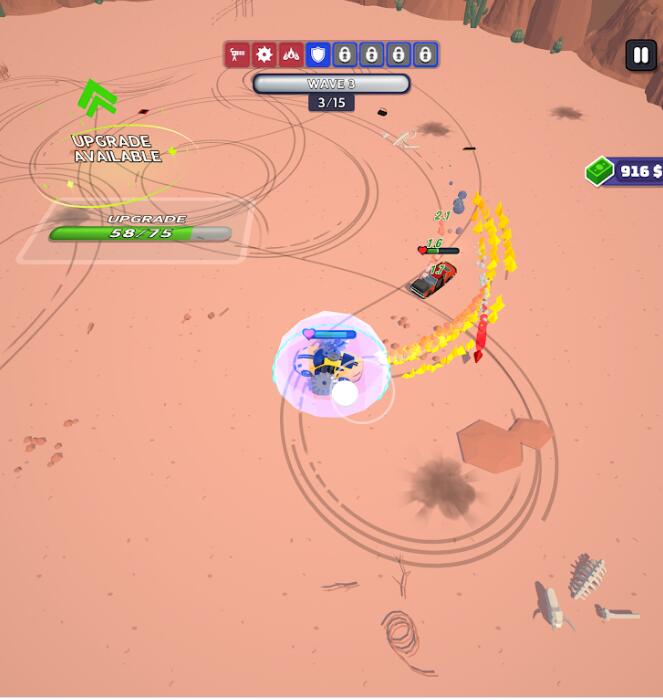Select the blue shield ability icon

pos(318,54)
